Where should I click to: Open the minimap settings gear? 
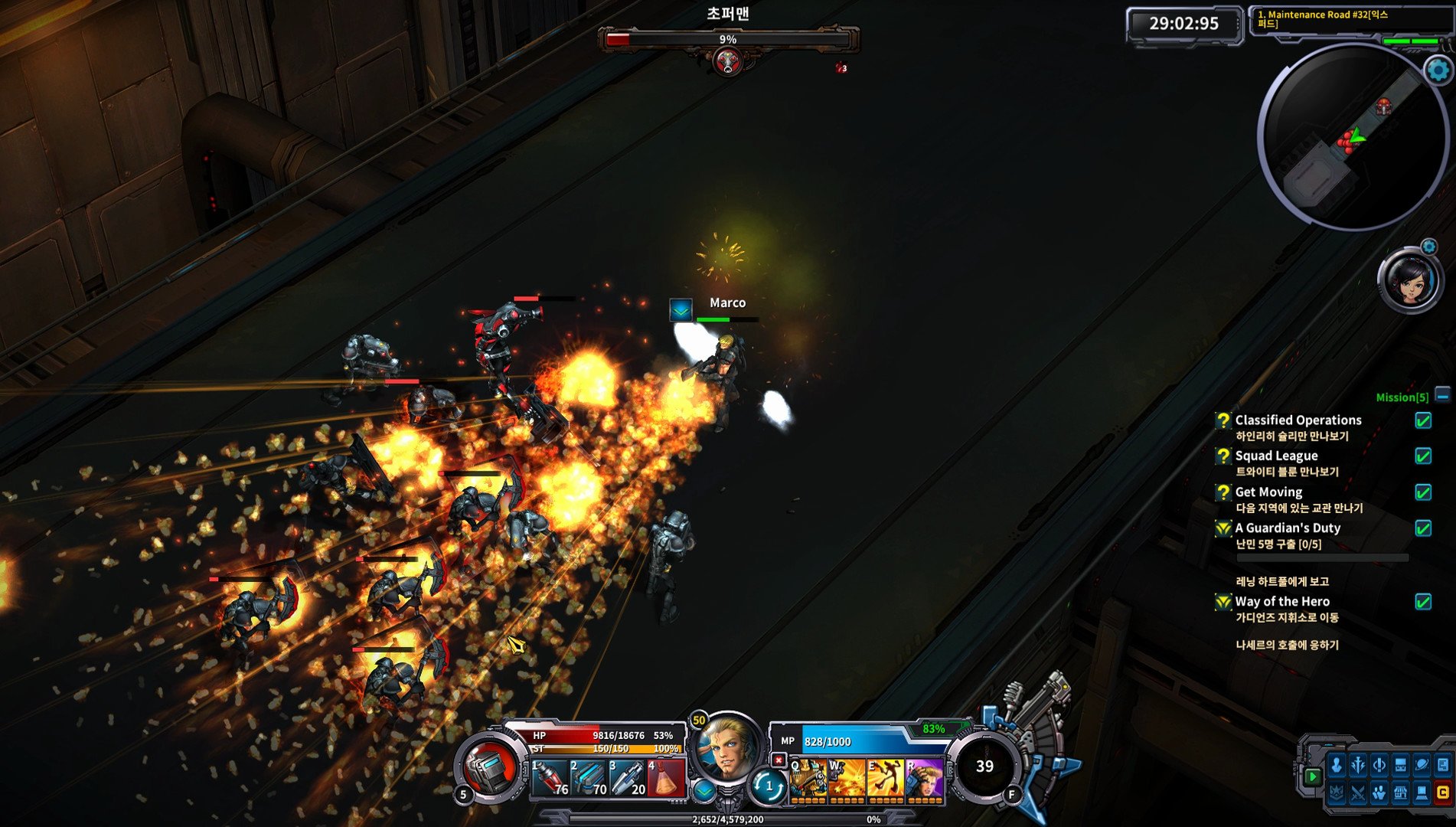[1438, 70]
